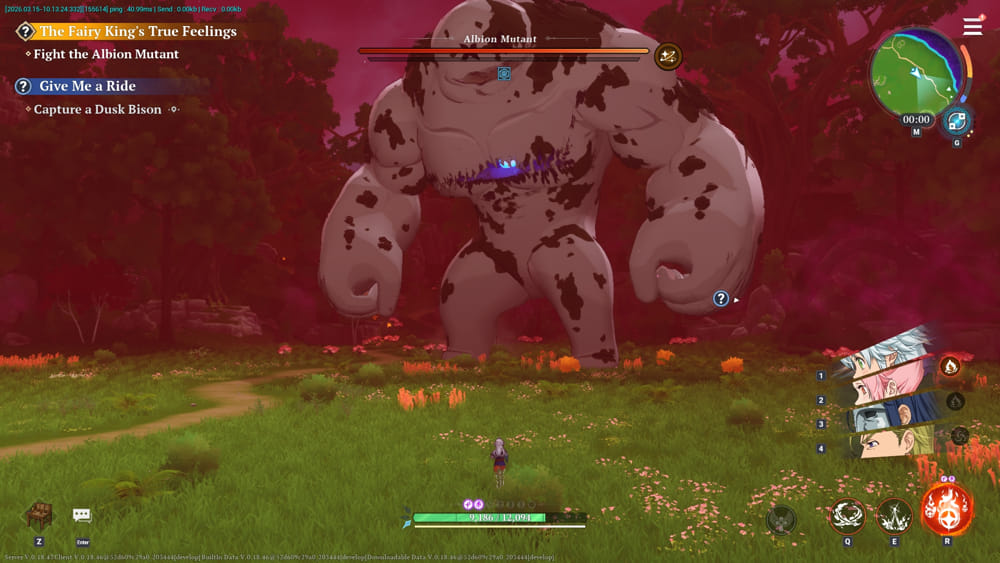Activate the ground burst E skill
This screenshot has width=1000, height=563.
pyautogui.click(x=894, y=516)
